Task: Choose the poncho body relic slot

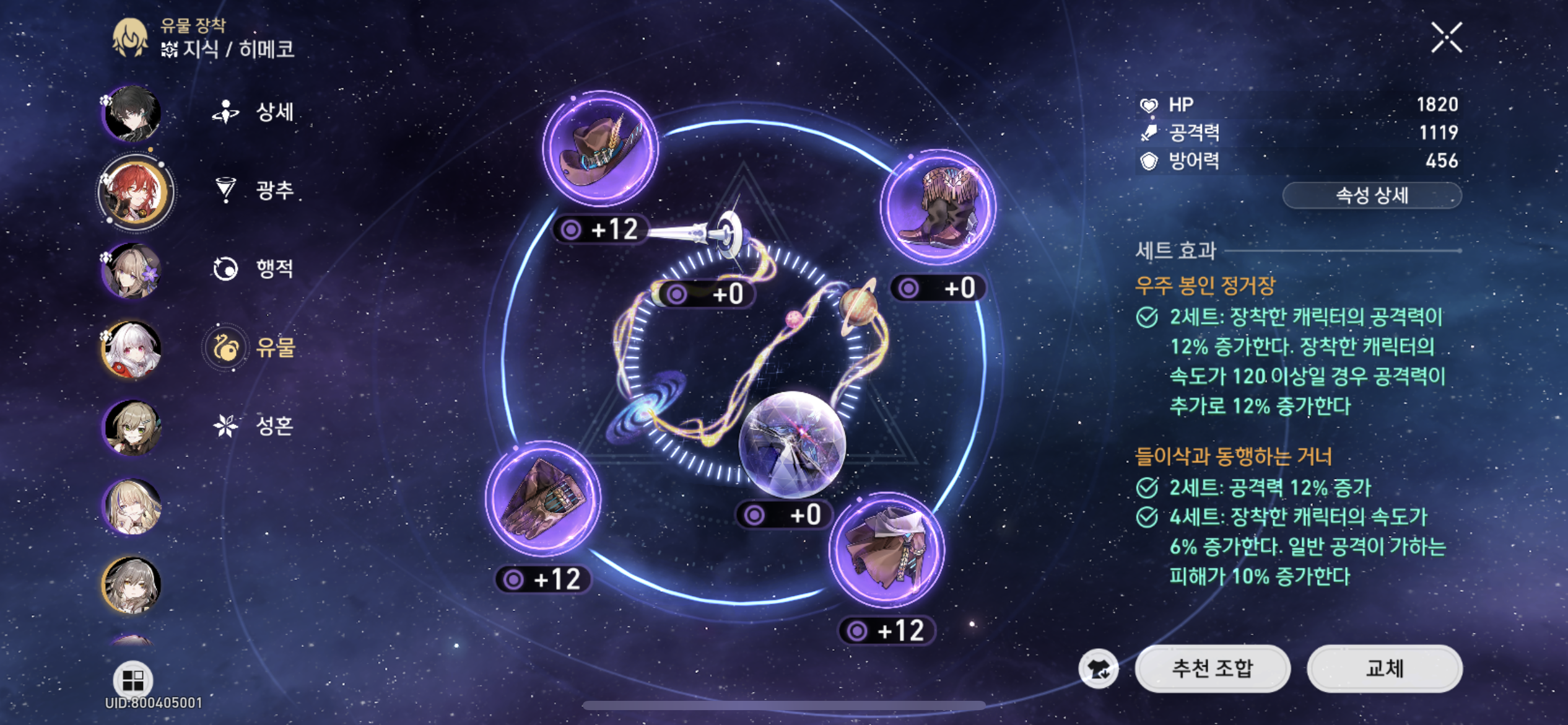Action: pyautogui.click(x=887, y=550)
